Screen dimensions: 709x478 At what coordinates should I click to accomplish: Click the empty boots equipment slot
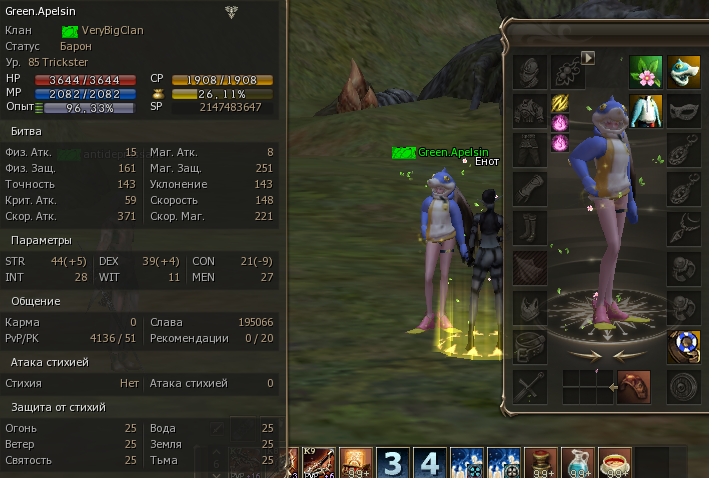[529, 228]
